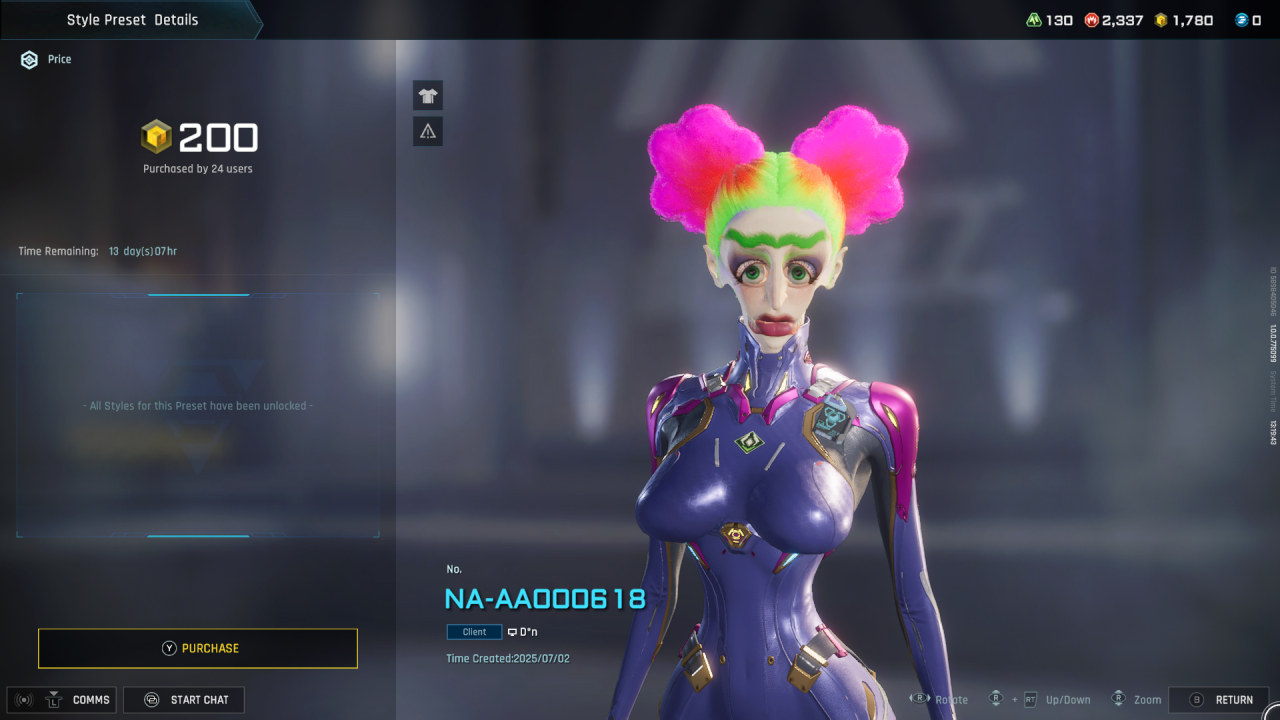
Task: Open the COMMS panel
Action: pyautogui.click(x=62, y=700)
